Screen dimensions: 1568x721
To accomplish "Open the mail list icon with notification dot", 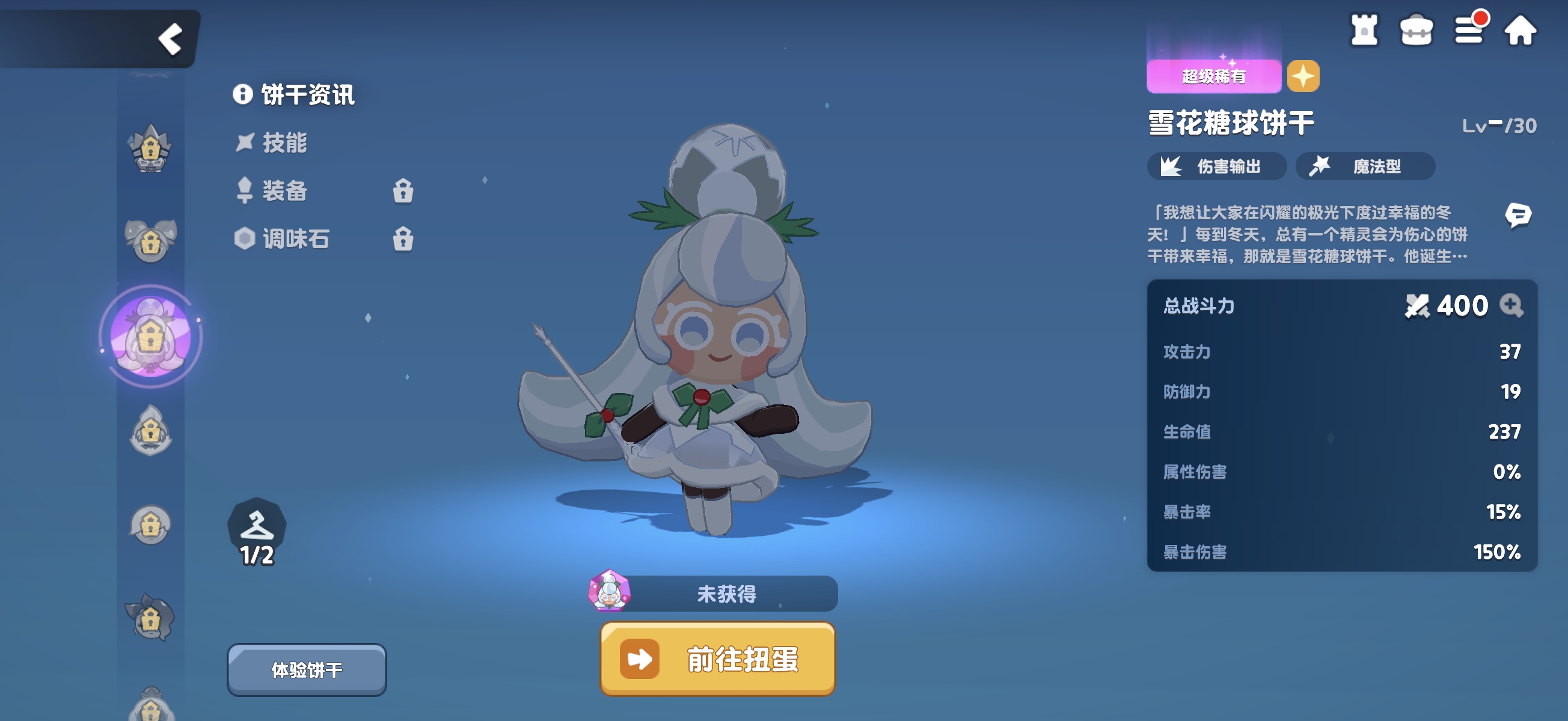I will tap(1470, 30).
